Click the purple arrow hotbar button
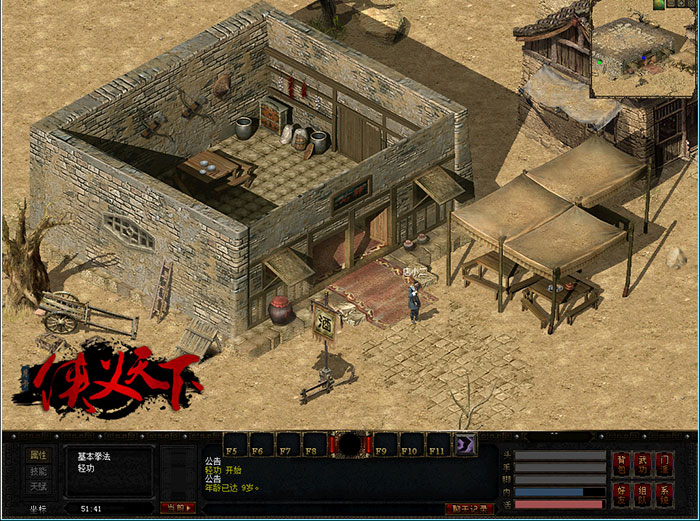Image resolution: width=700 pixels, height=521 pixels. (465, 445)
